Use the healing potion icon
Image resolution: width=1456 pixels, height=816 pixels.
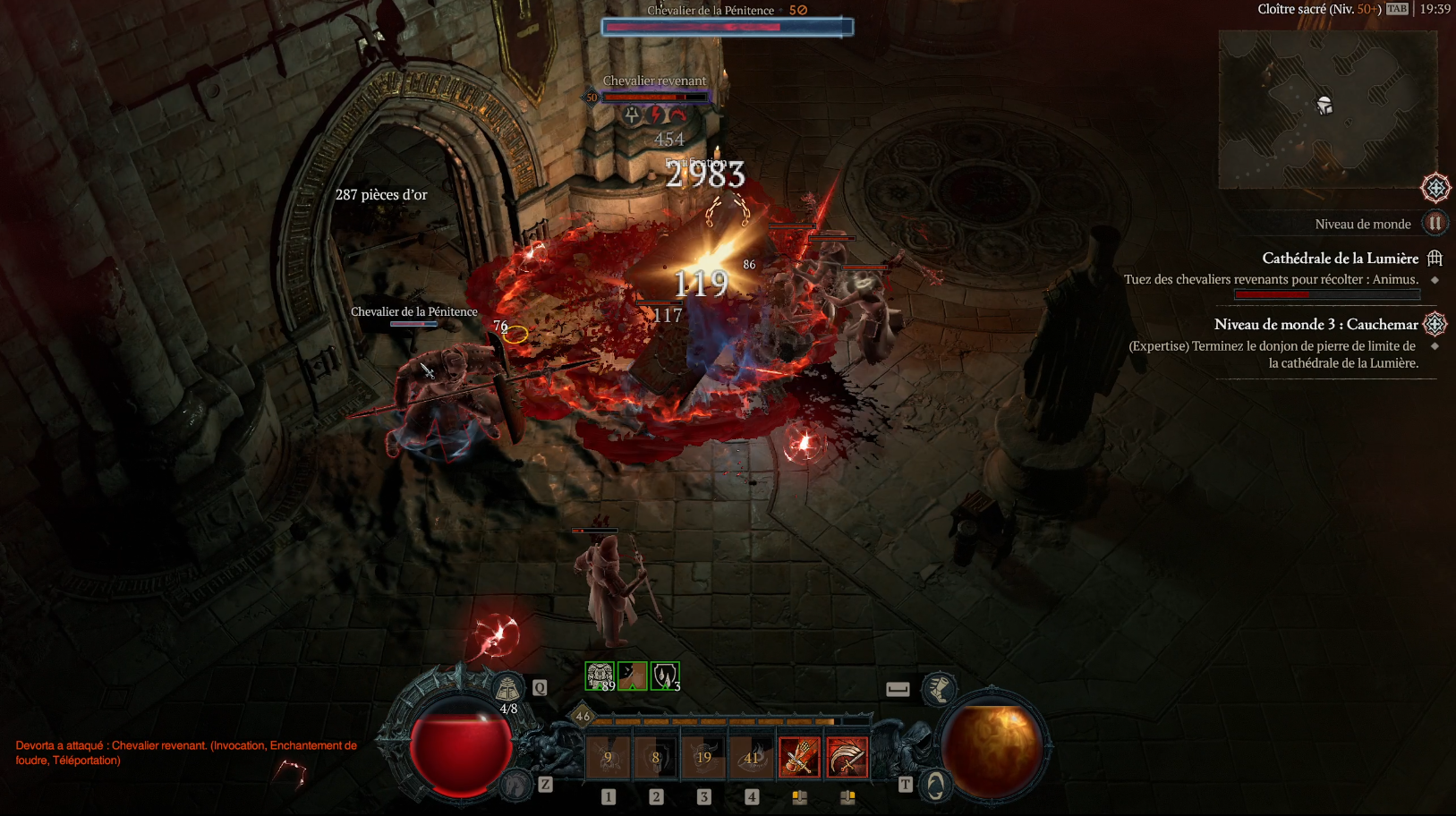point(507,689)
